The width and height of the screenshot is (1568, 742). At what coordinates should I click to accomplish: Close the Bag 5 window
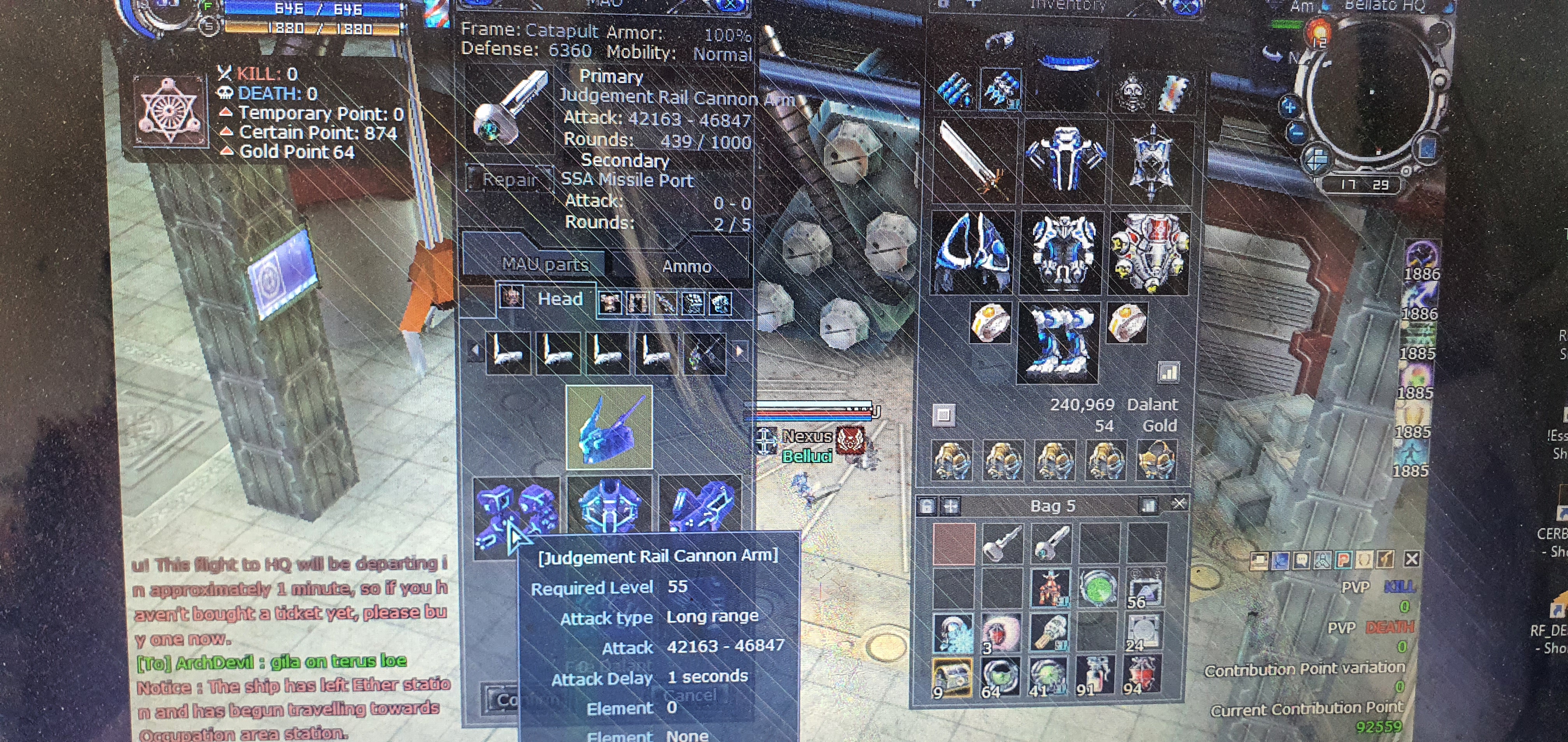pyautogui.click(x=1178, y=504)
